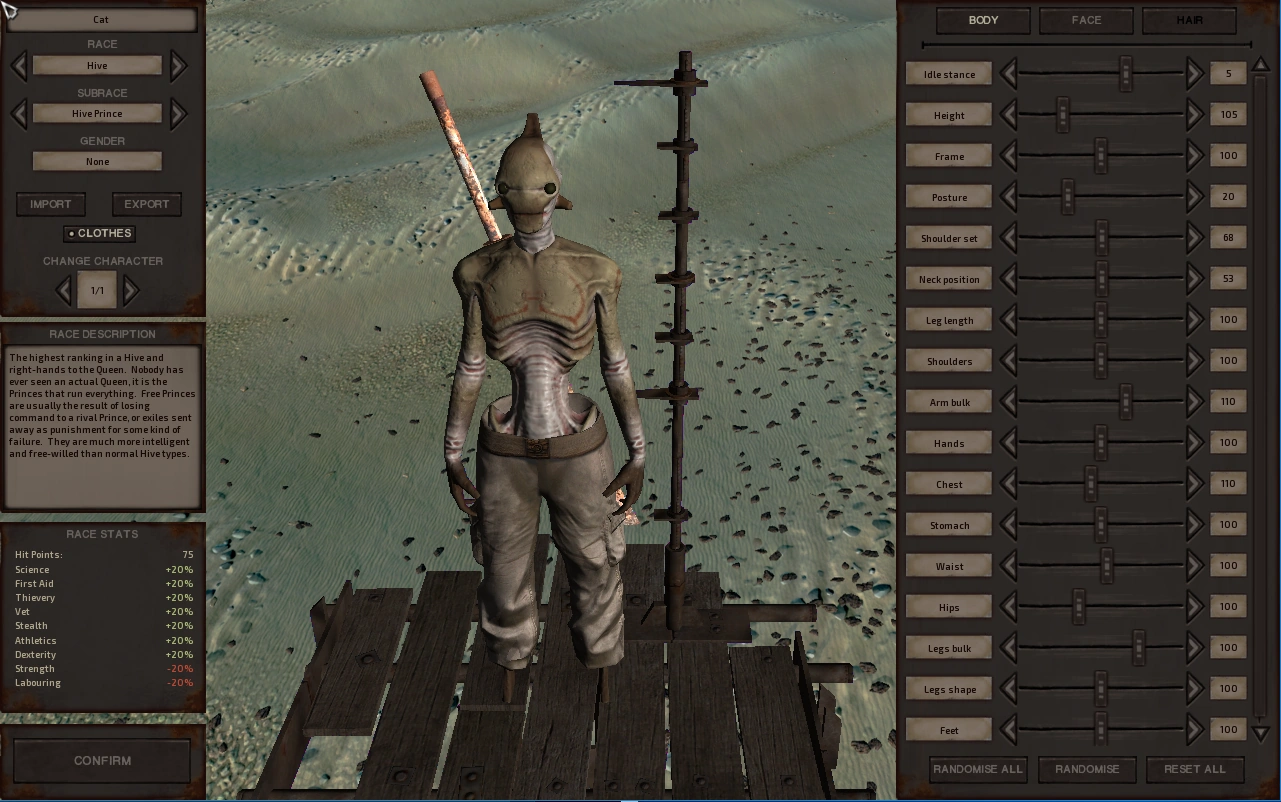The width and height of the screenshot is (1281, 802).
Task: Switch to the FACE tab
Action: point(1086,20)
